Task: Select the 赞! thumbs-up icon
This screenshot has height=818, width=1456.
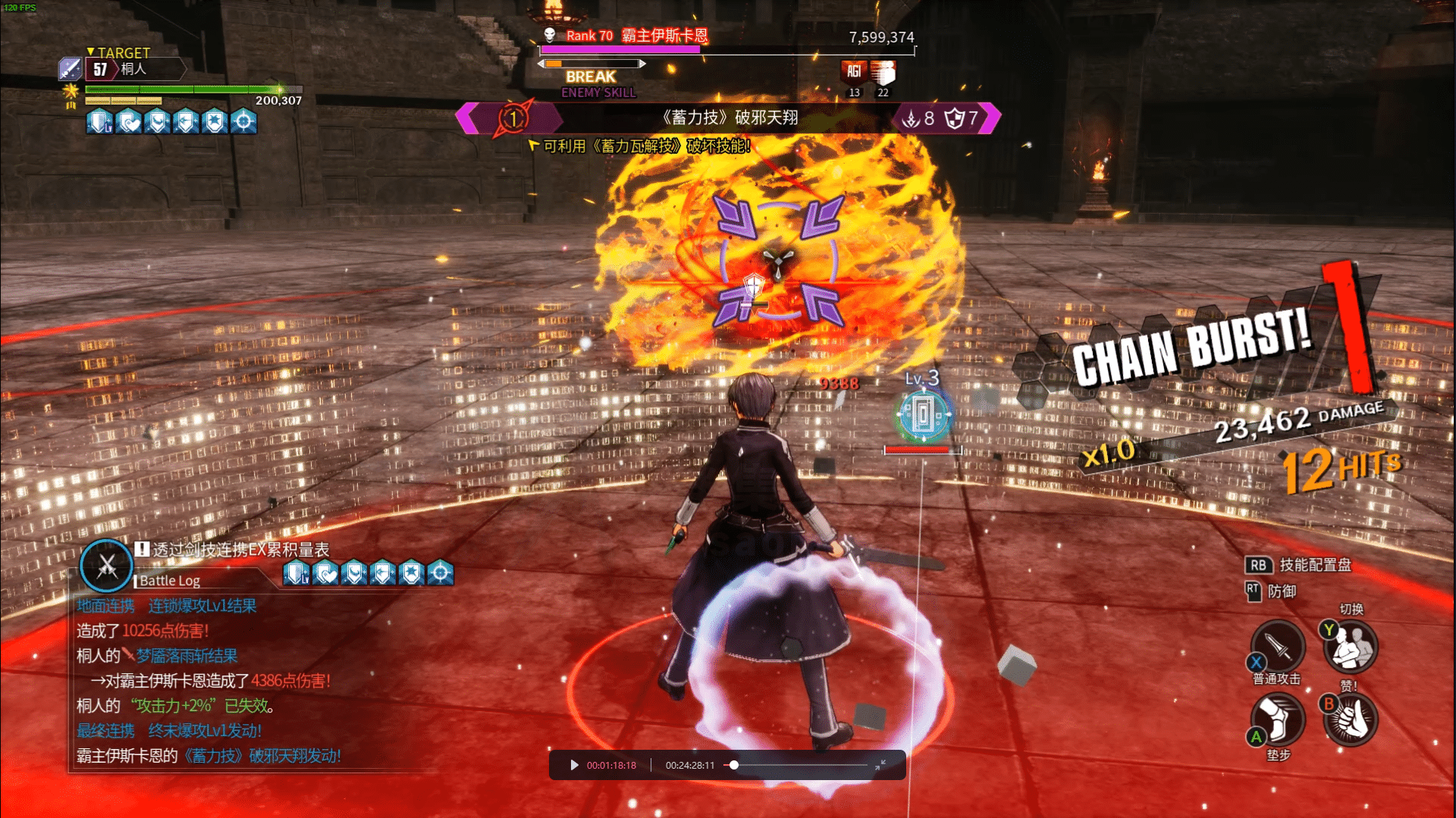Action: (x=1351, y=719)
